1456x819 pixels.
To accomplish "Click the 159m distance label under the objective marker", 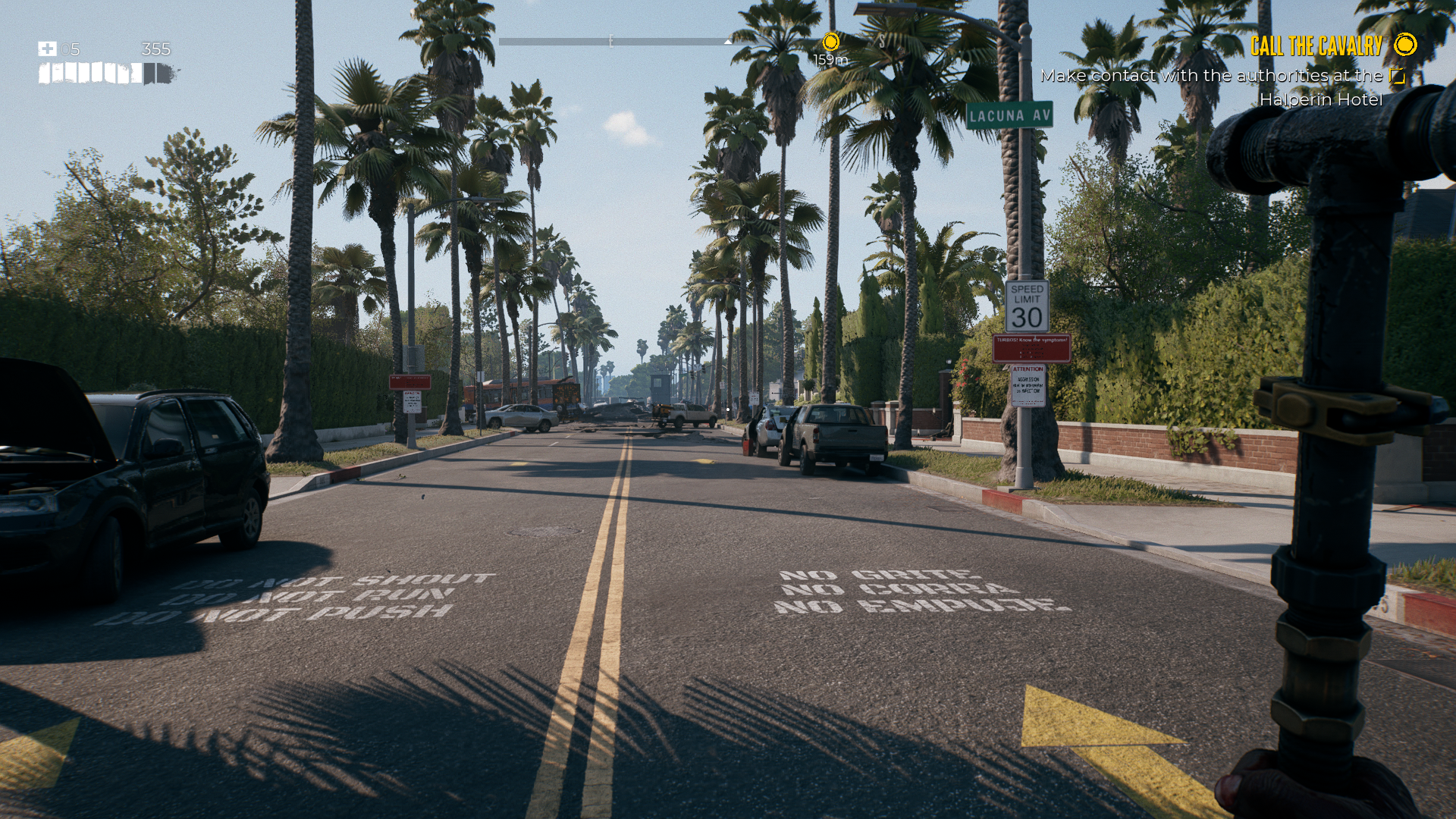I will 830,60.
